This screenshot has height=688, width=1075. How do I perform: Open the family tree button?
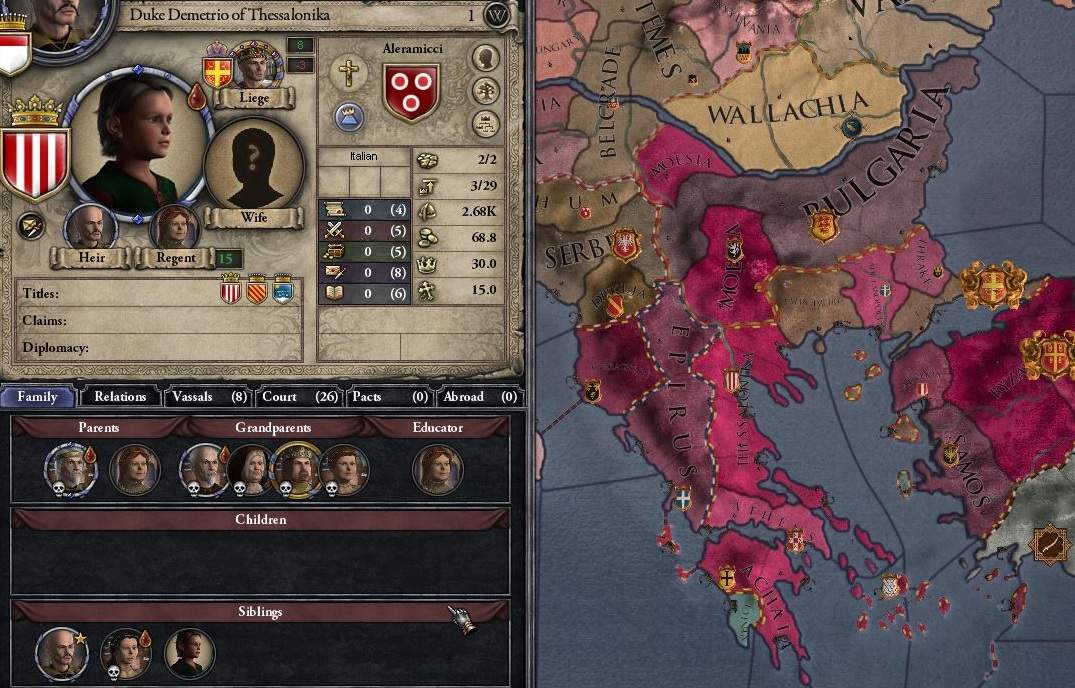point(486,91)
